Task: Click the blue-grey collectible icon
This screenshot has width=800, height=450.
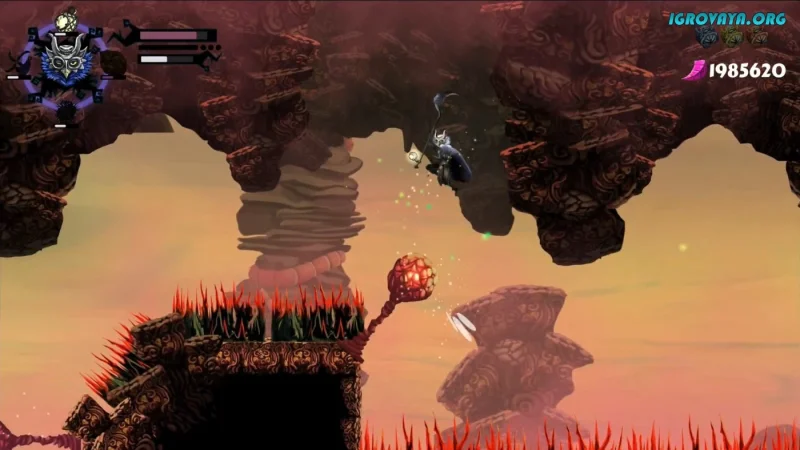Action: 708,37
